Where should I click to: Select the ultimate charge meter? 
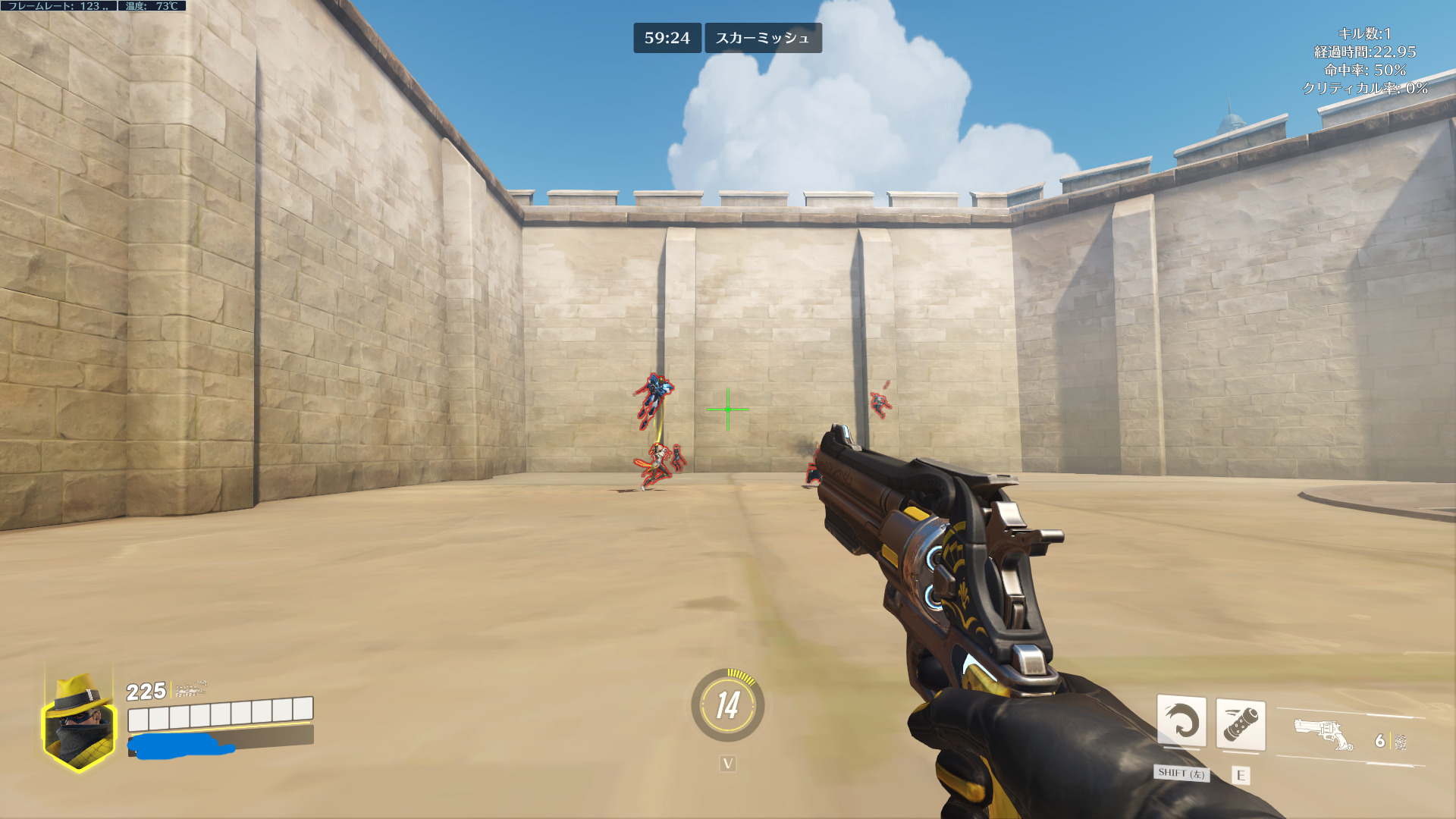(x=727, y=705)
